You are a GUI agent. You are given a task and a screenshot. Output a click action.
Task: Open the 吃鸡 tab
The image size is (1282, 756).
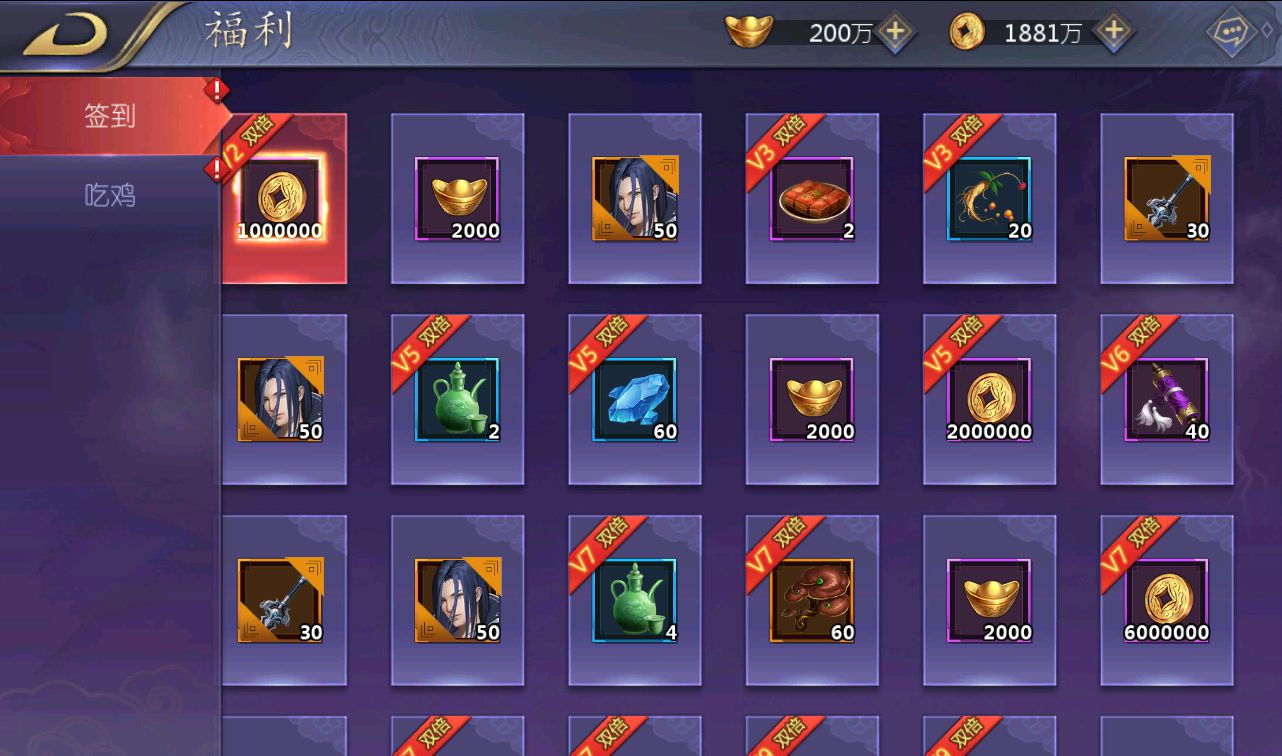tap(109, 196)
